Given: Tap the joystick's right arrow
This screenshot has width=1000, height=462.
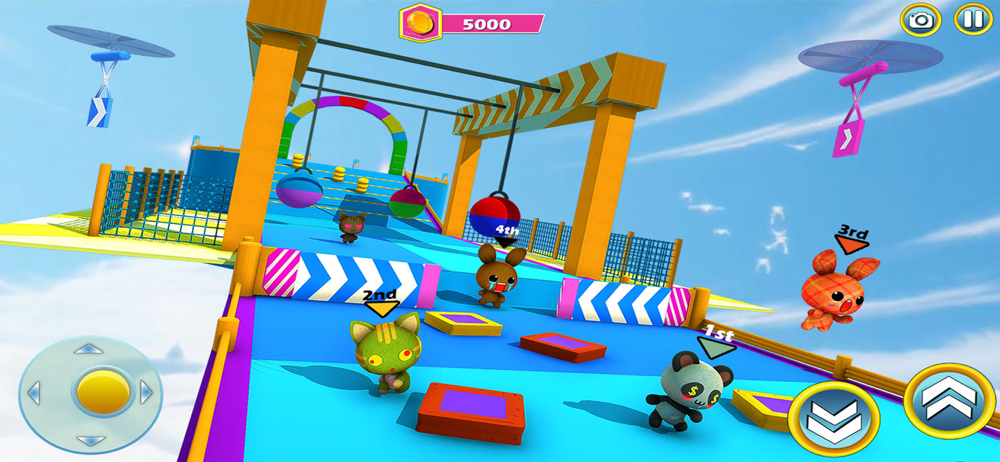Looking at the screenshot, I should pos(146,392).
